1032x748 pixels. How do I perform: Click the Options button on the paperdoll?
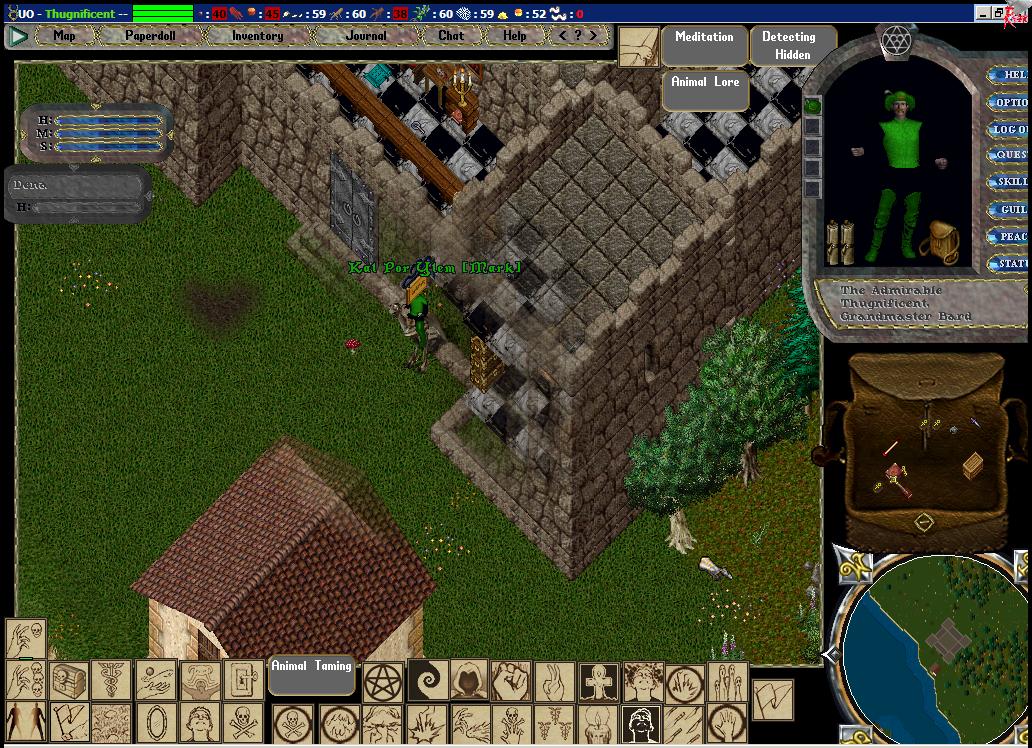coord(1009,102)
